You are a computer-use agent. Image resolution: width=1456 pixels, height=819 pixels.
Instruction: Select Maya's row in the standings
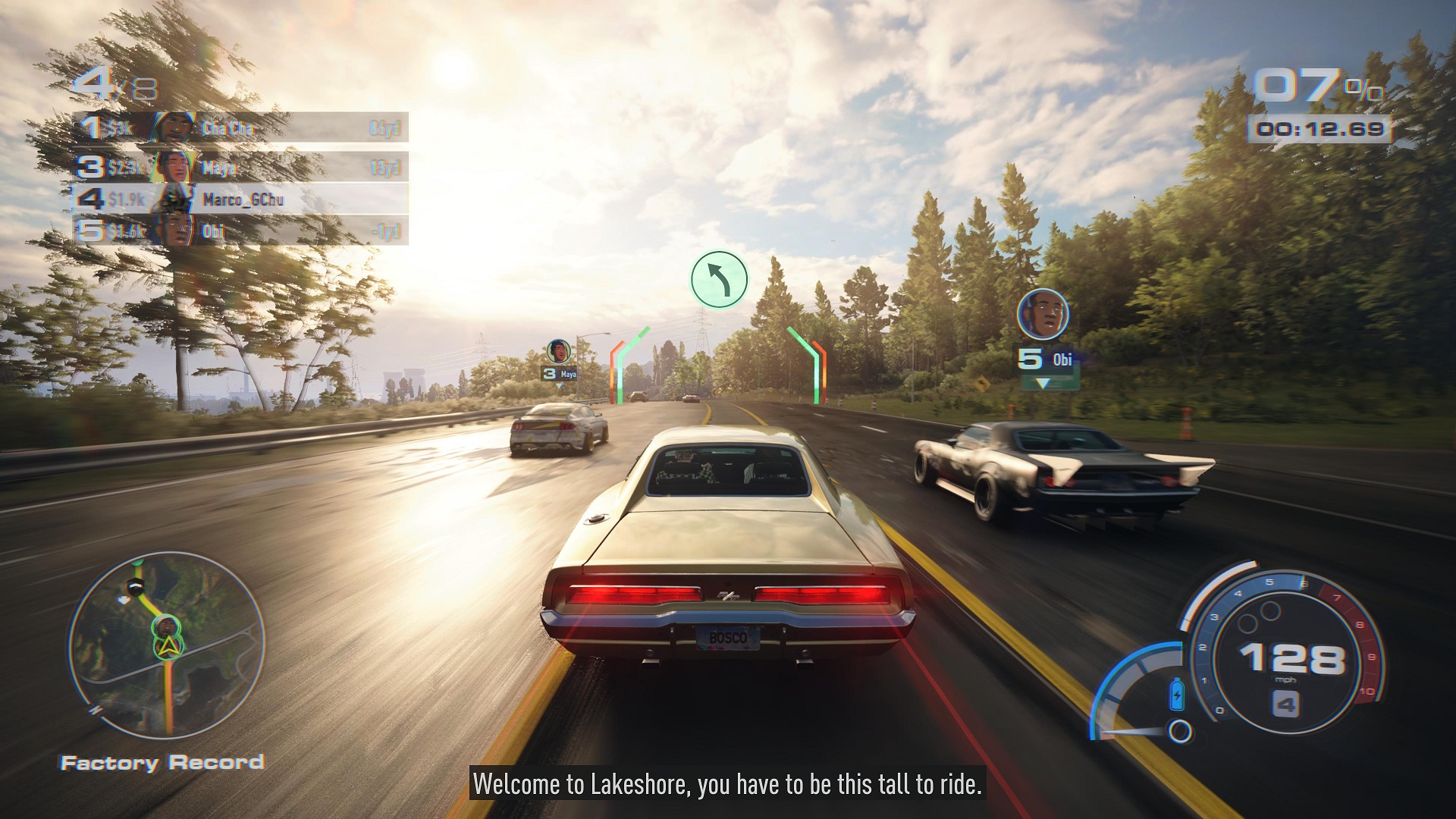click(241, 167)
